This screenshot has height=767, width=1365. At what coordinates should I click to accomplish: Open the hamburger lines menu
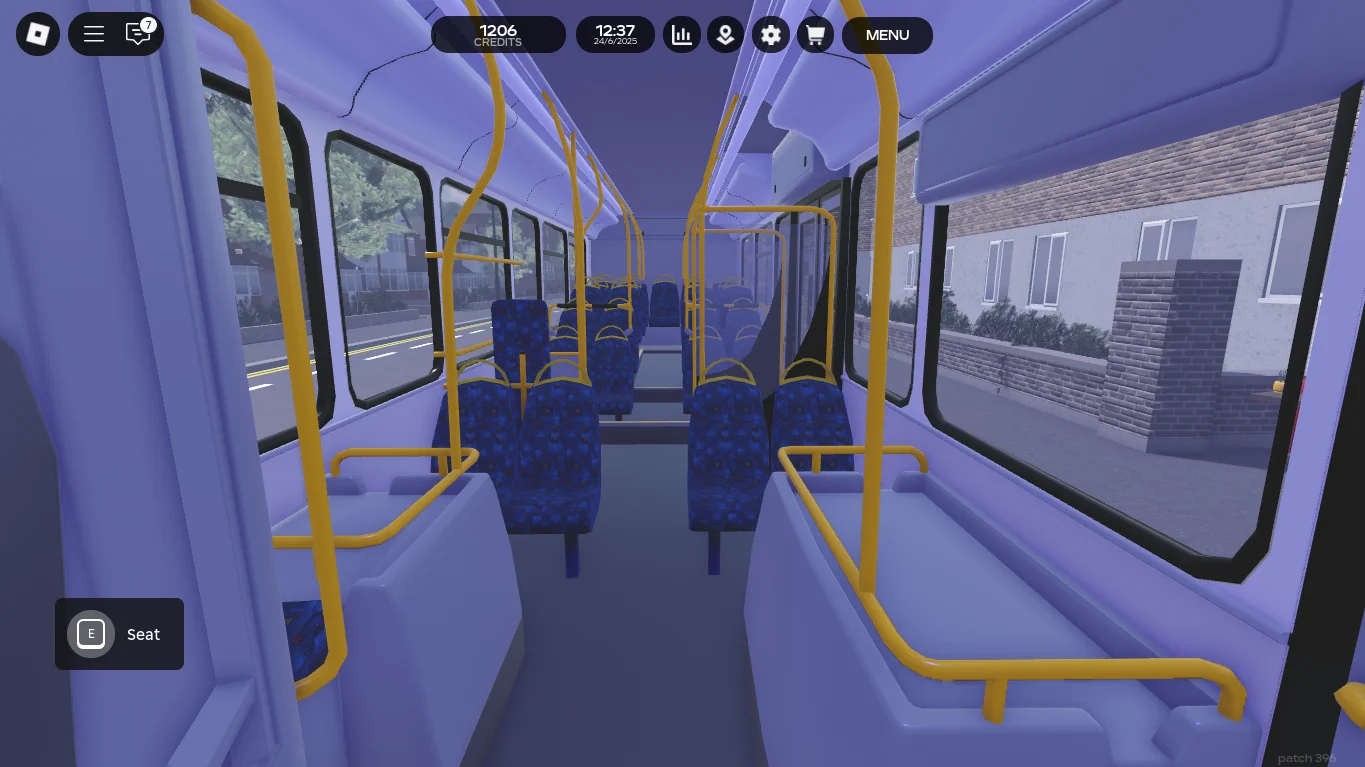point(94,35)
